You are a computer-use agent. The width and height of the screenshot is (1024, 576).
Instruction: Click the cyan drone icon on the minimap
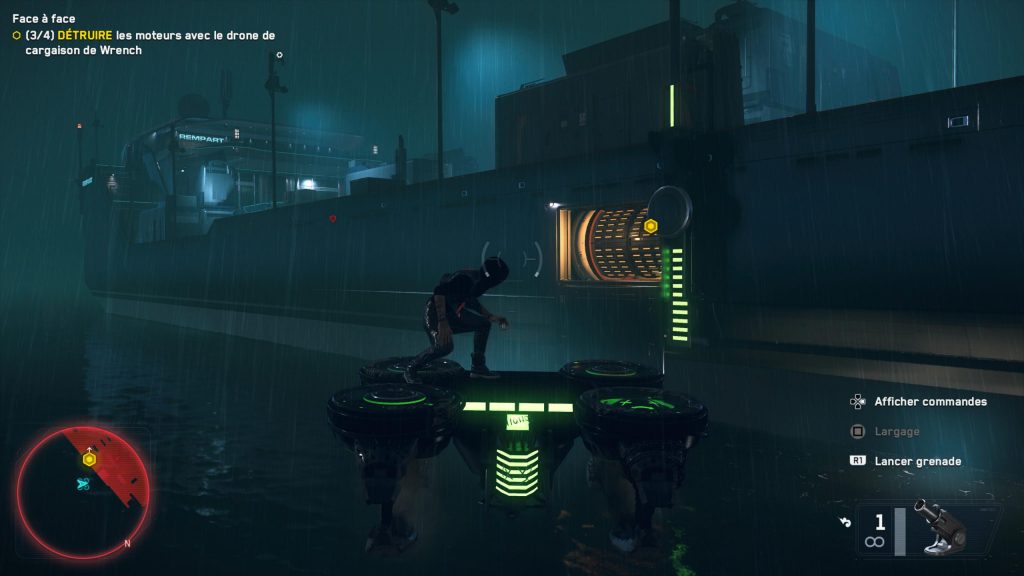(83, 483)
